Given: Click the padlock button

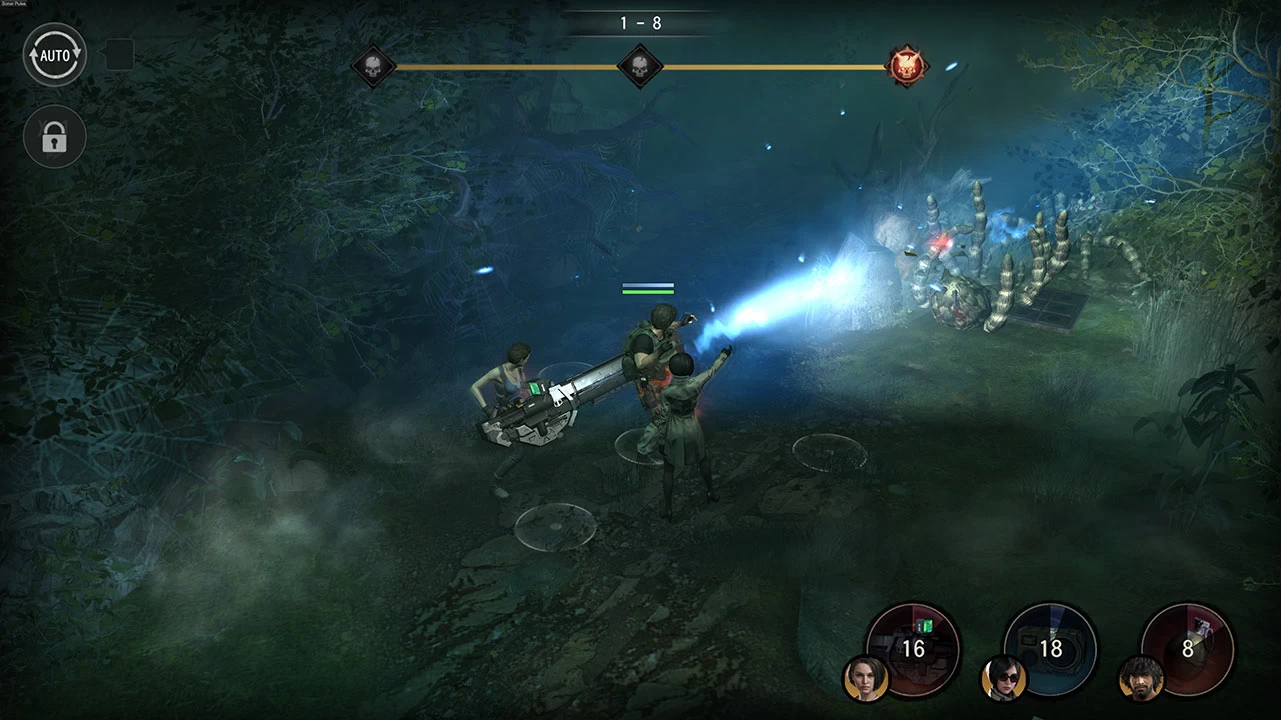Looking at the screenshot, I should (55, 138).
